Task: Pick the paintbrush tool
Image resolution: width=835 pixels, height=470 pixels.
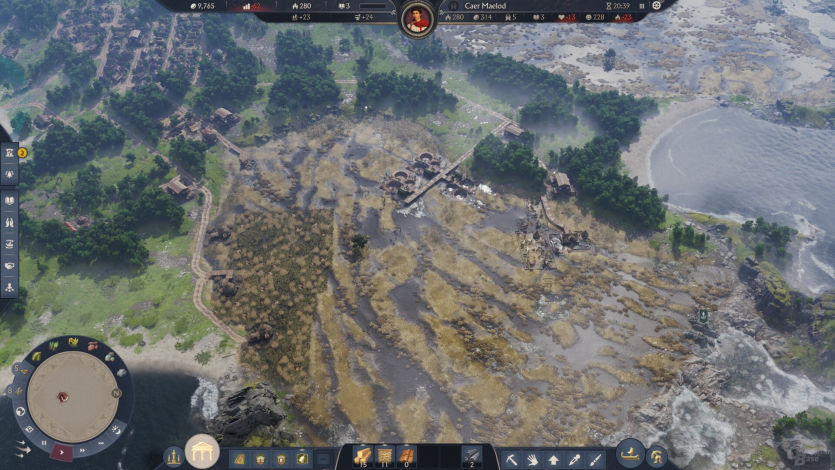Action: 596,460
